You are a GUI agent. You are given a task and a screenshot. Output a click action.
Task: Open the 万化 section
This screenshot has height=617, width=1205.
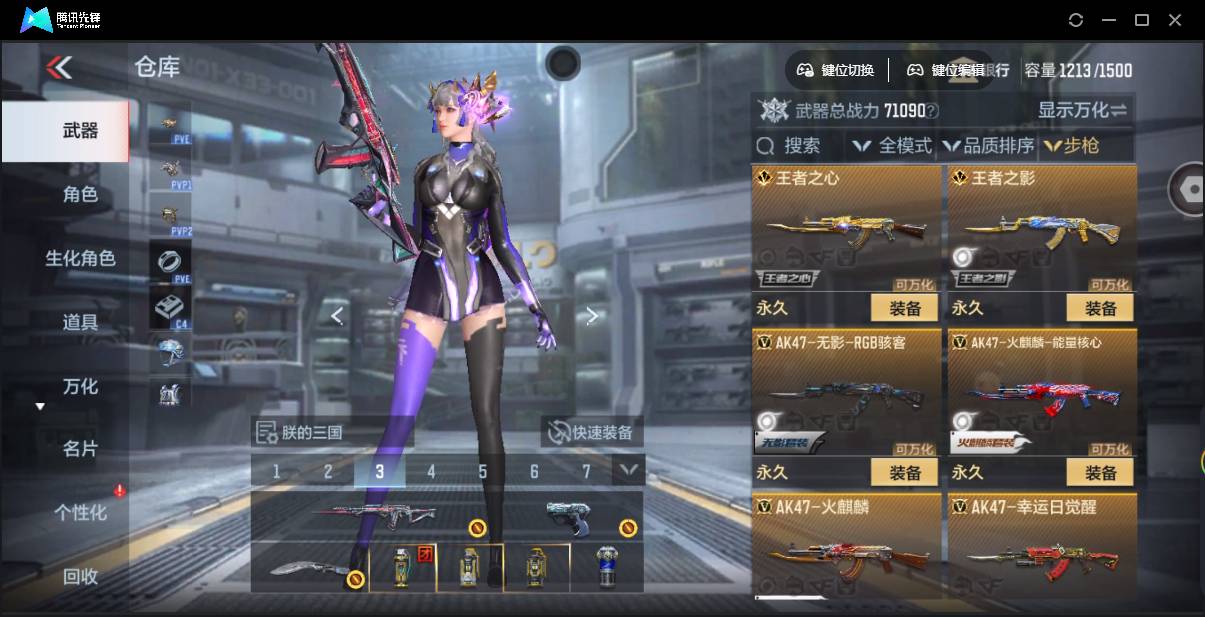(x=80, y=386)
